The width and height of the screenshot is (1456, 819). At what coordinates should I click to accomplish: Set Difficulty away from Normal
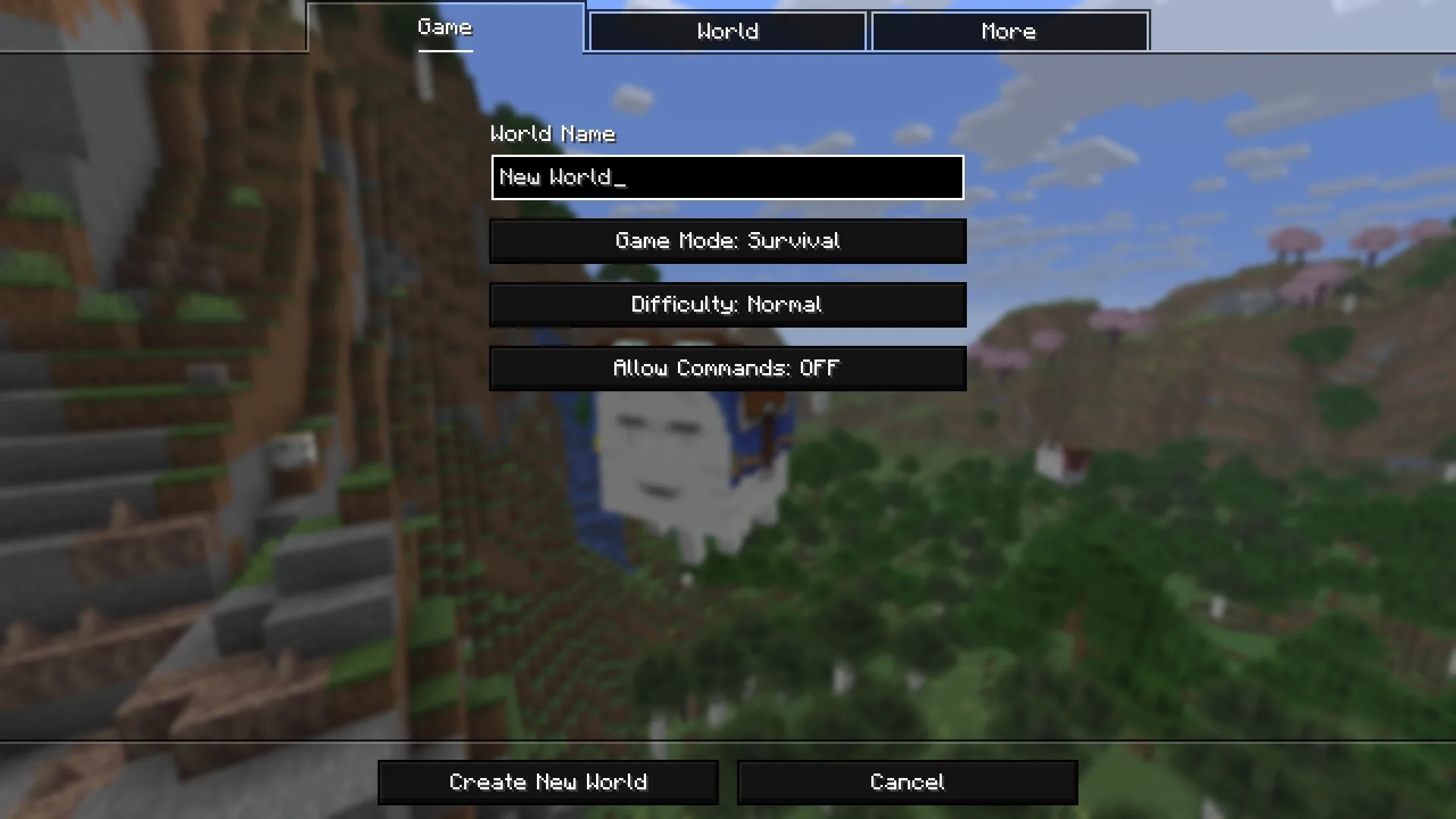click(727, 305)
